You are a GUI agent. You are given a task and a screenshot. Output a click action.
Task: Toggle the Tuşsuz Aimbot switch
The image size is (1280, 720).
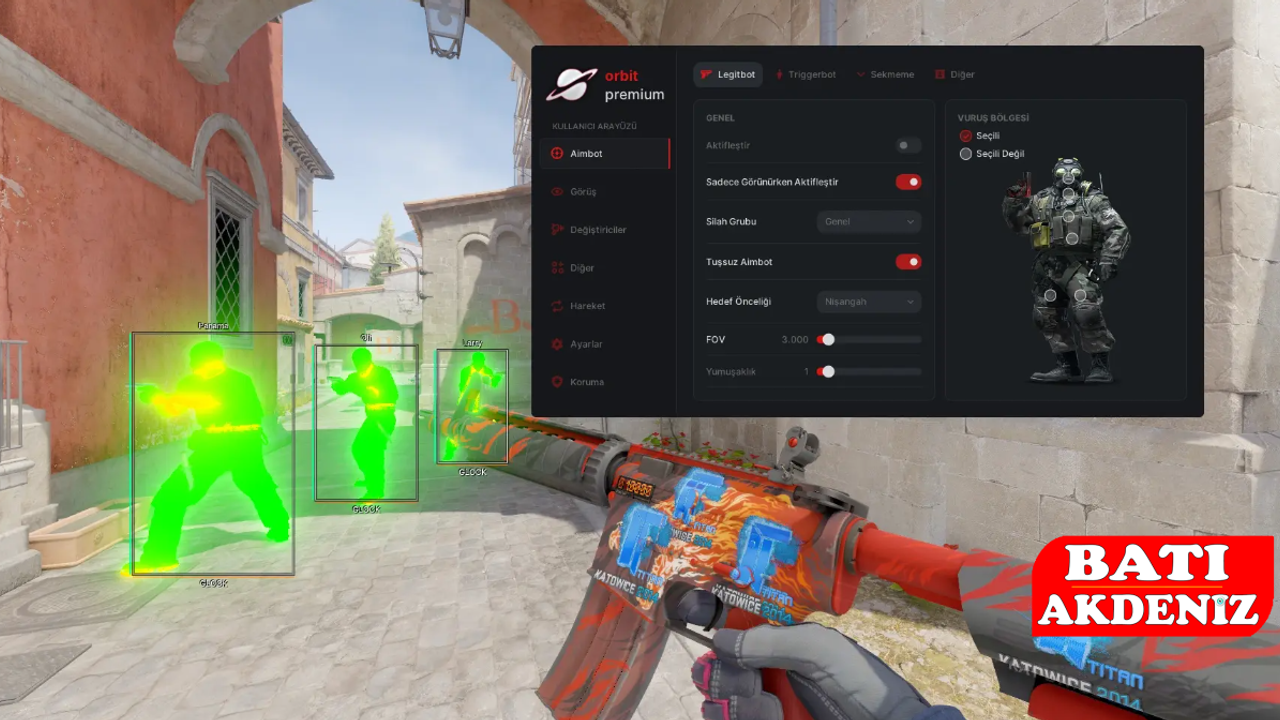pos(908,262)
